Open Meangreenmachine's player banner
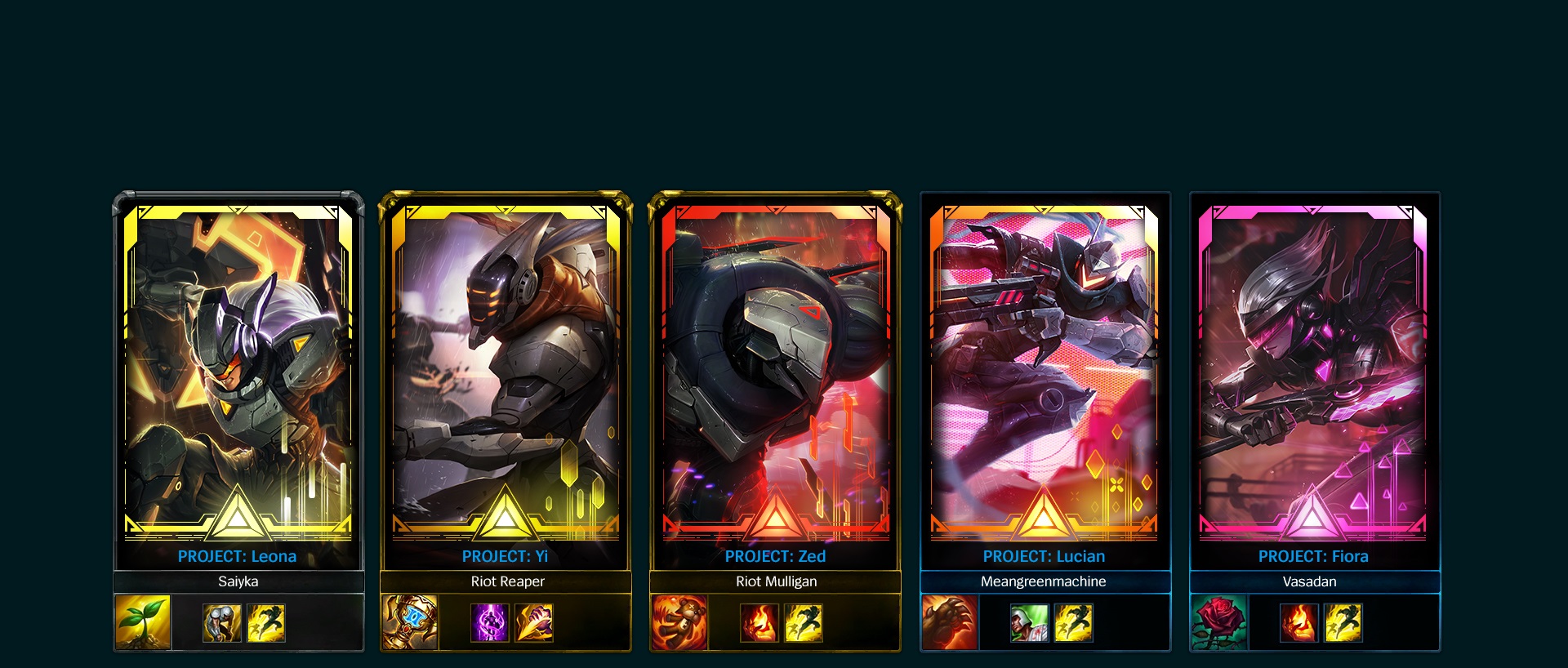 point(1044,581)
